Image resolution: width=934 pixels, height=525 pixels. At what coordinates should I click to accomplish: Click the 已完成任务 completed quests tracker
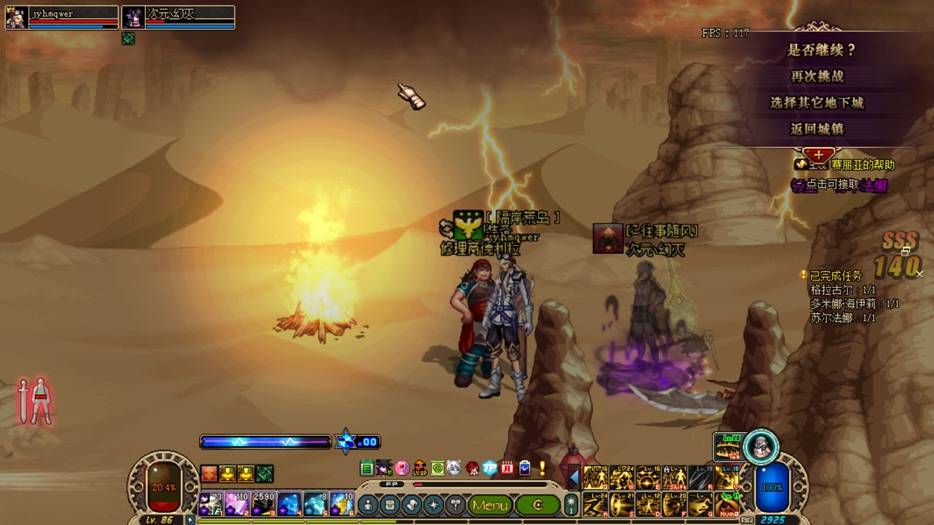tap(836, 275)
